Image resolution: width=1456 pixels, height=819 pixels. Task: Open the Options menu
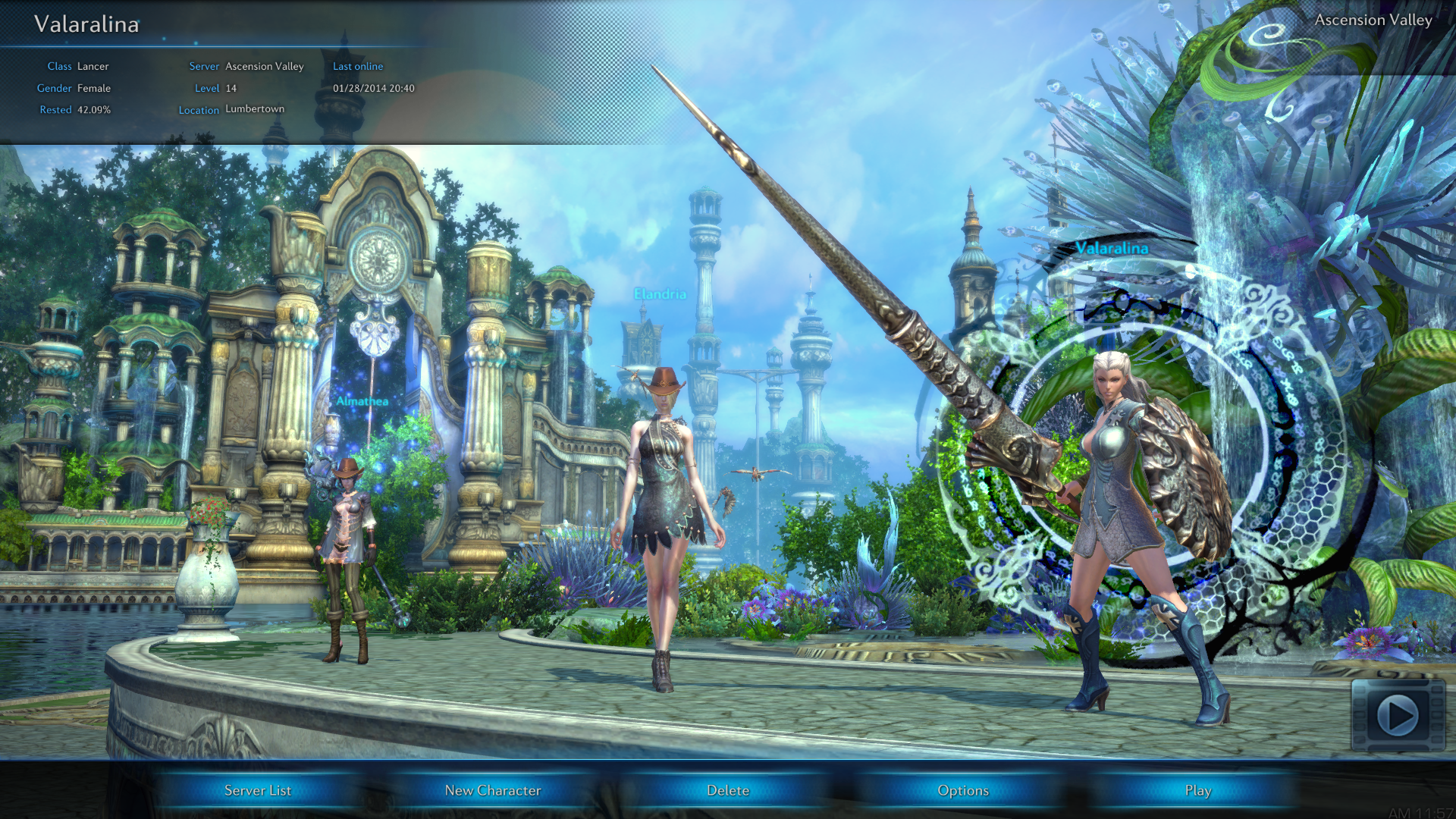click(963, 790)
